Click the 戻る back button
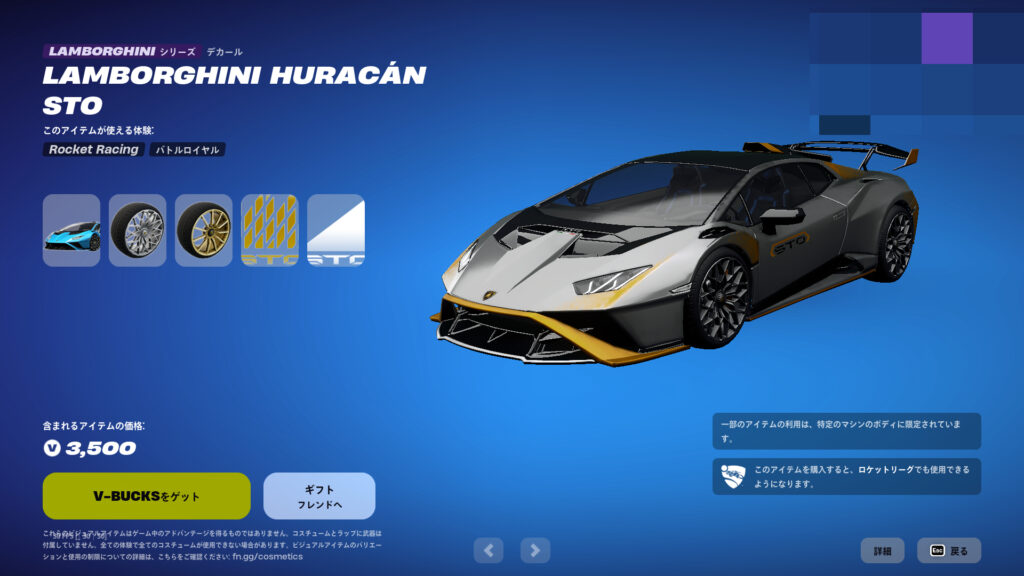The height and width of the screenshot is (576, 1024). pos(949,551)
